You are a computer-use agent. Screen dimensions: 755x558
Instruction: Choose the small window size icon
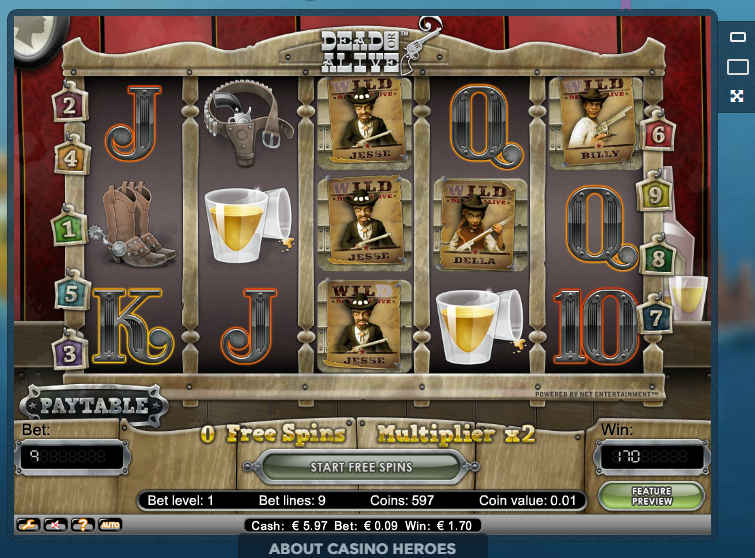(x=737, y=38)
